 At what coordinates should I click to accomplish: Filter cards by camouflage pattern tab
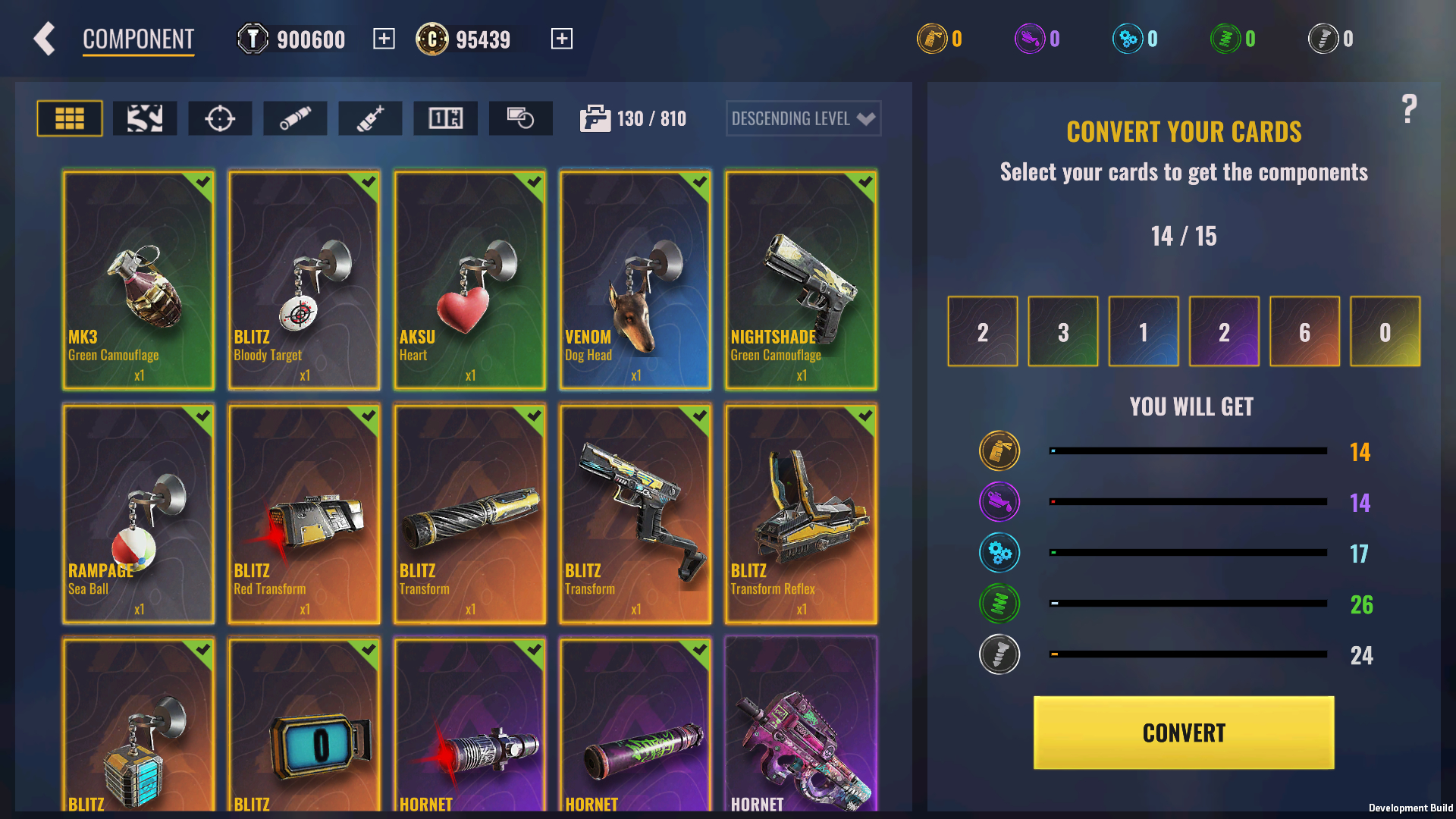145,118
